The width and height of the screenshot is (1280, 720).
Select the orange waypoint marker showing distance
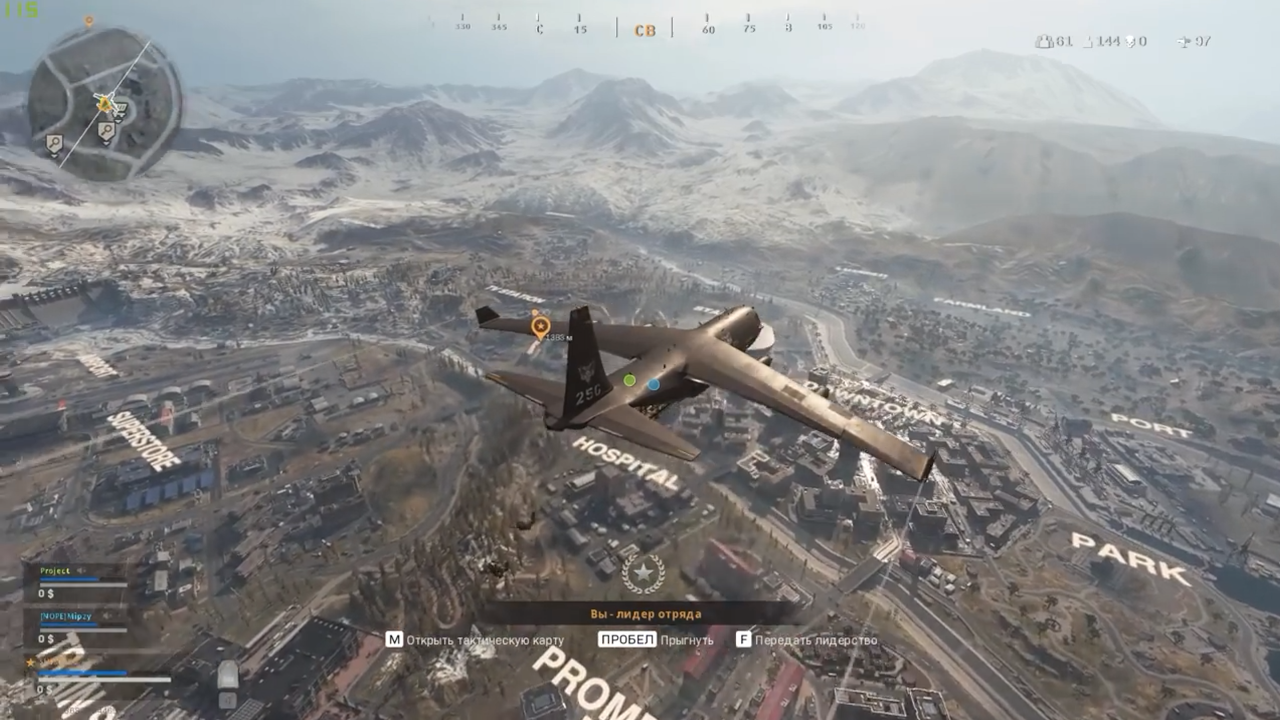click(540, 325)
